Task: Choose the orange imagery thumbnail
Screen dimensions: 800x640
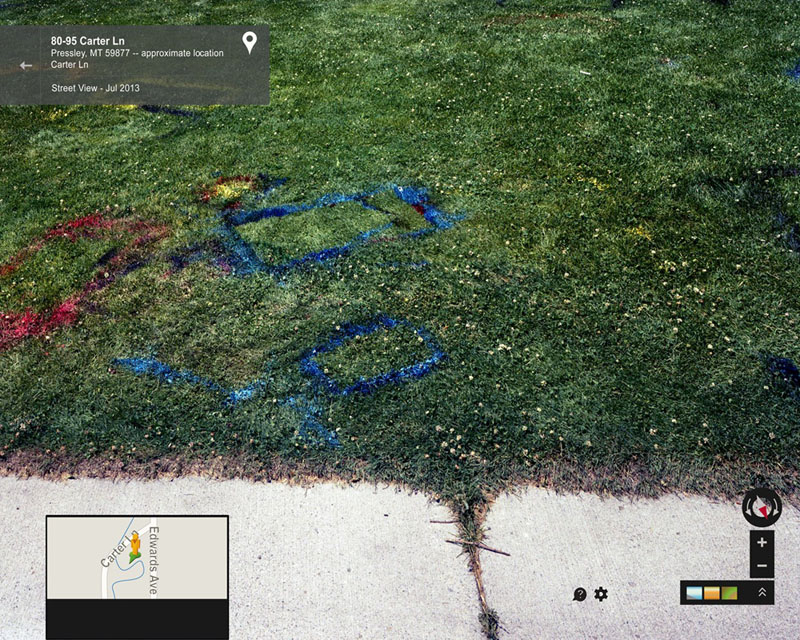Action: tap(712, 593)
